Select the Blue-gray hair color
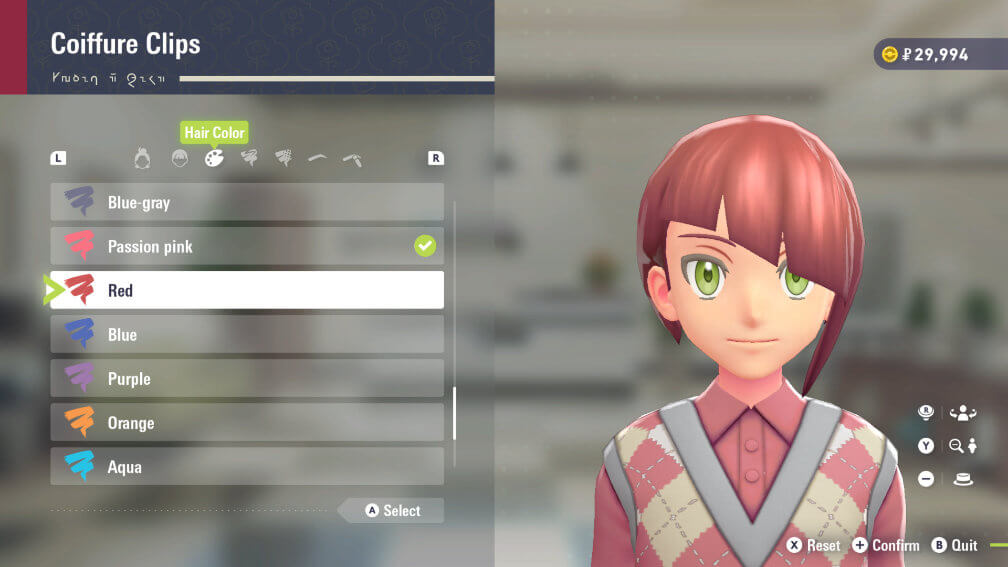The width and height of the screenshot is (1008, 567). 247,202
